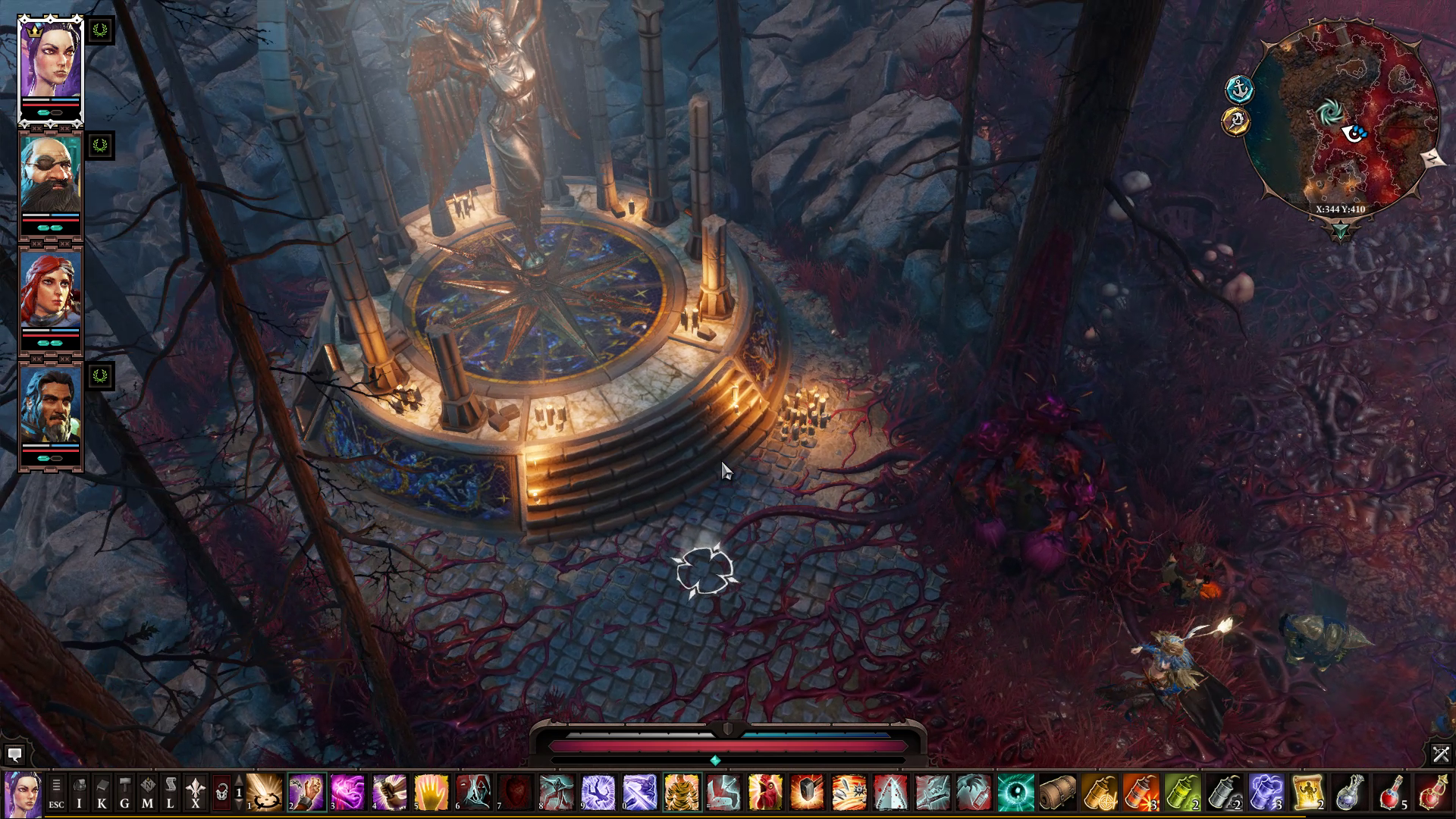
Task: Click the anchor waypoint button by minimap
Action: [x=1239, y=89]
